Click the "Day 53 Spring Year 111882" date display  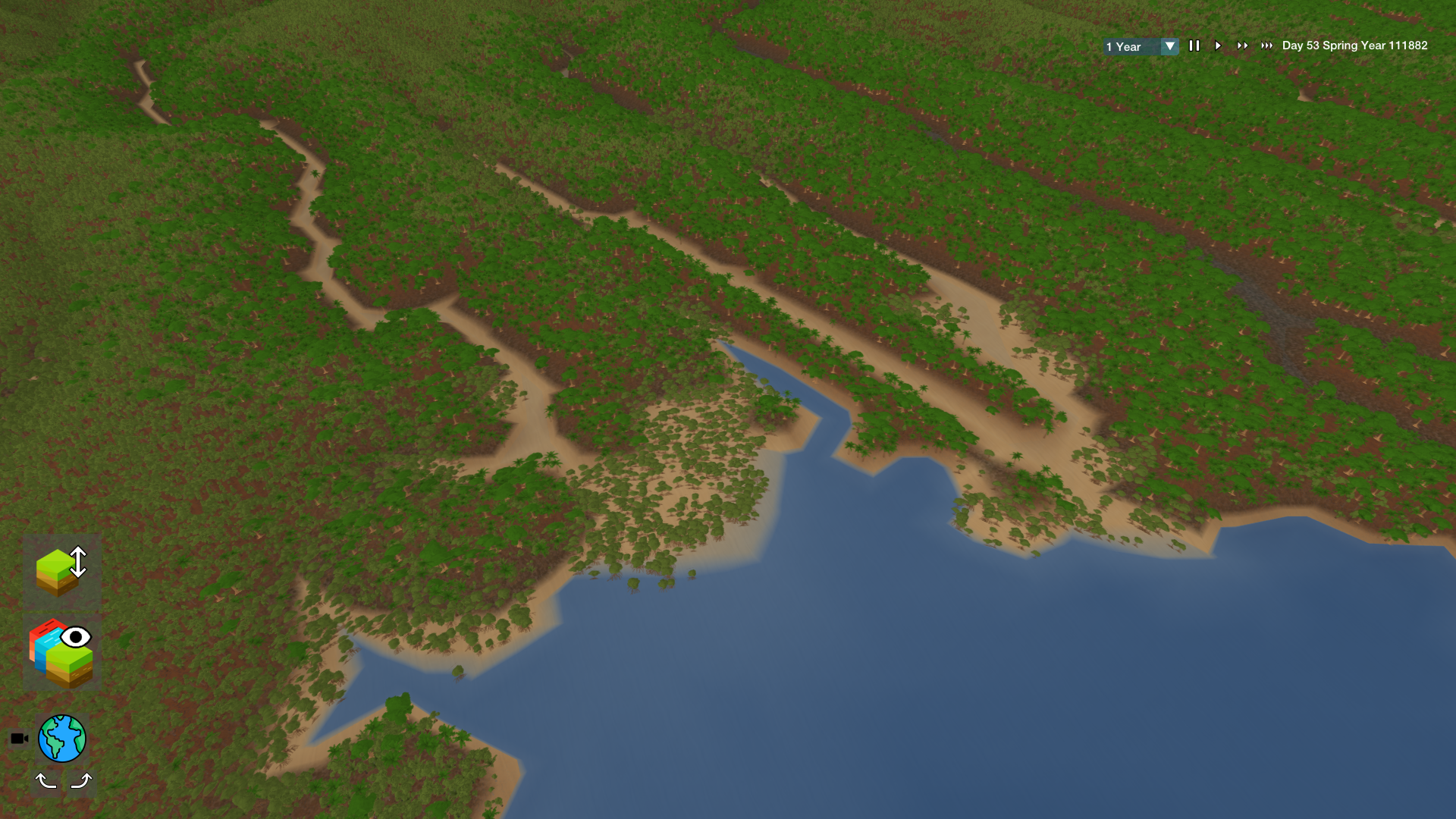click(1354, 45)
